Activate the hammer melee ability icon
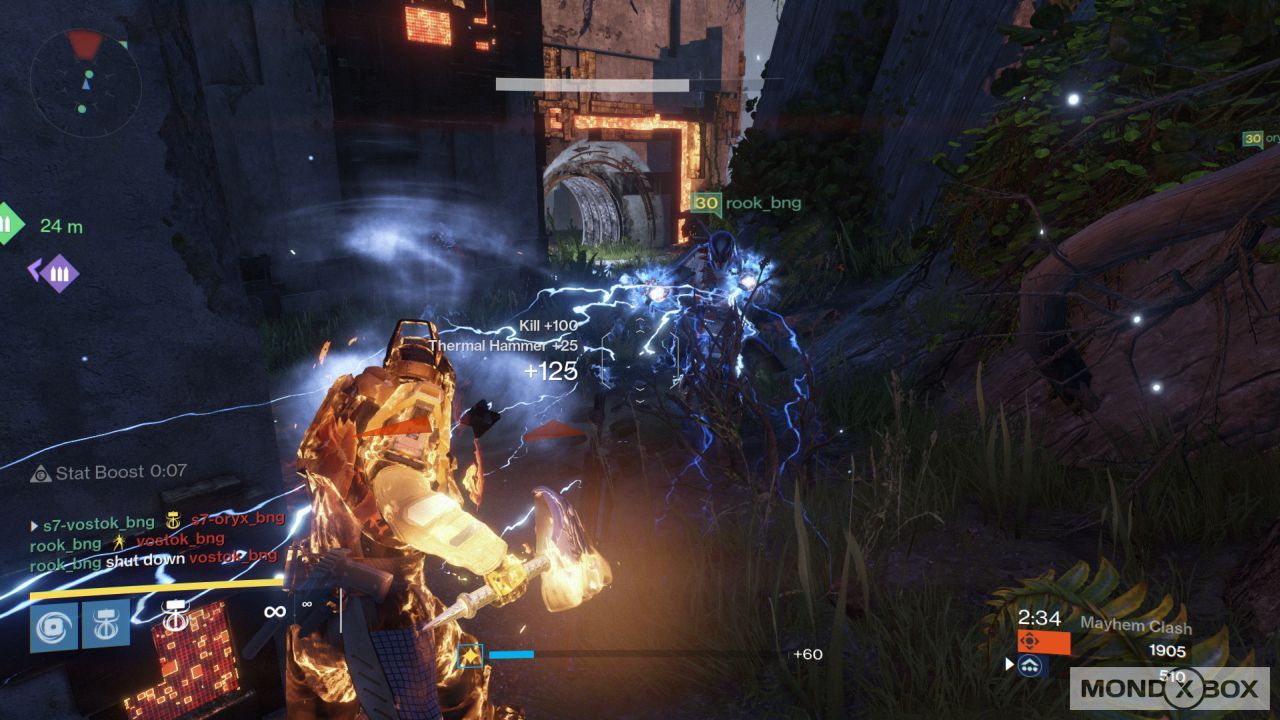 [105, 624]
